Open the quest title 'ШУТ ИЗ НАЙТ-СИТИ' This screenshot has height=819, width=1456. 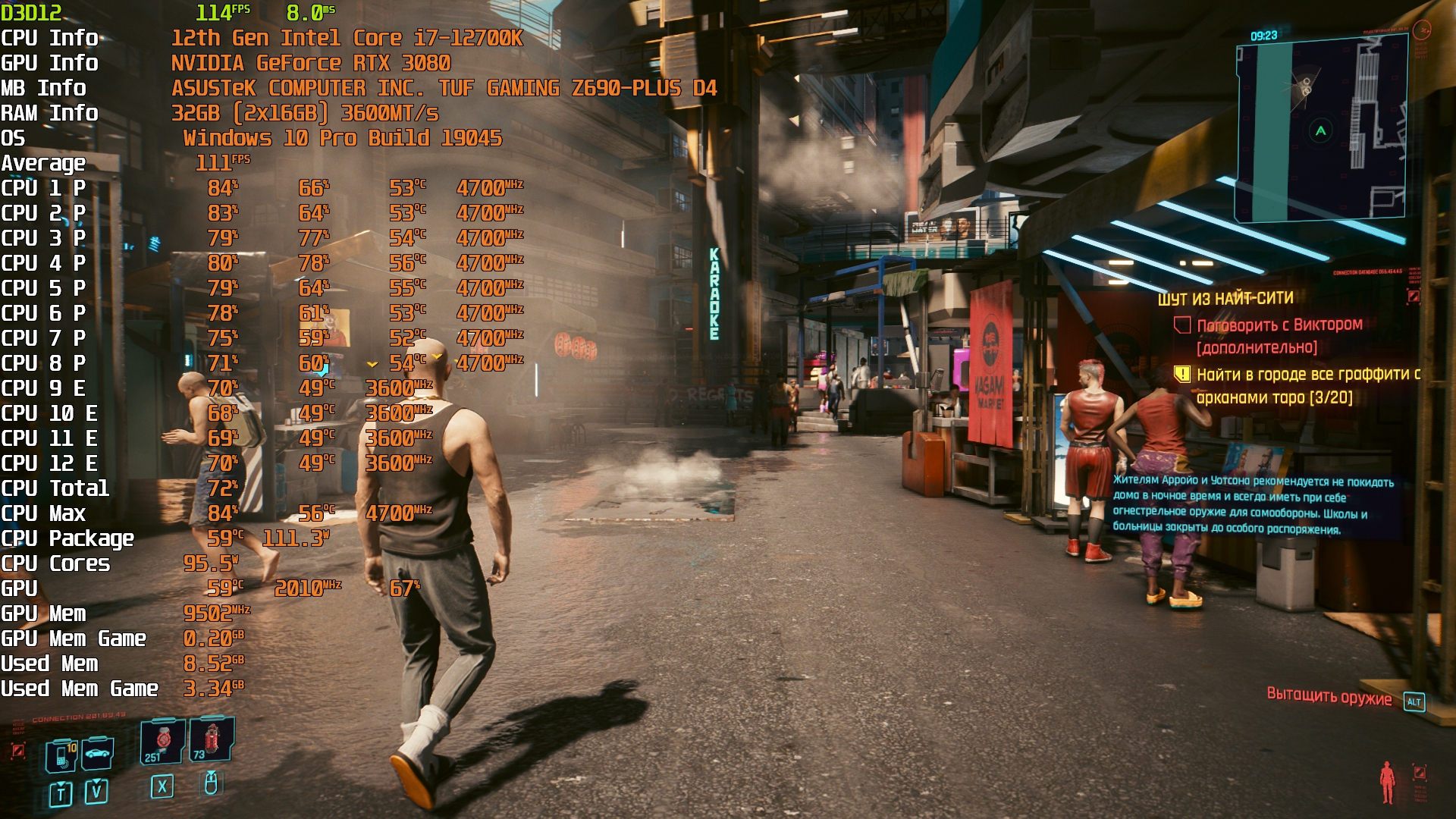(x=1225, y=299)
